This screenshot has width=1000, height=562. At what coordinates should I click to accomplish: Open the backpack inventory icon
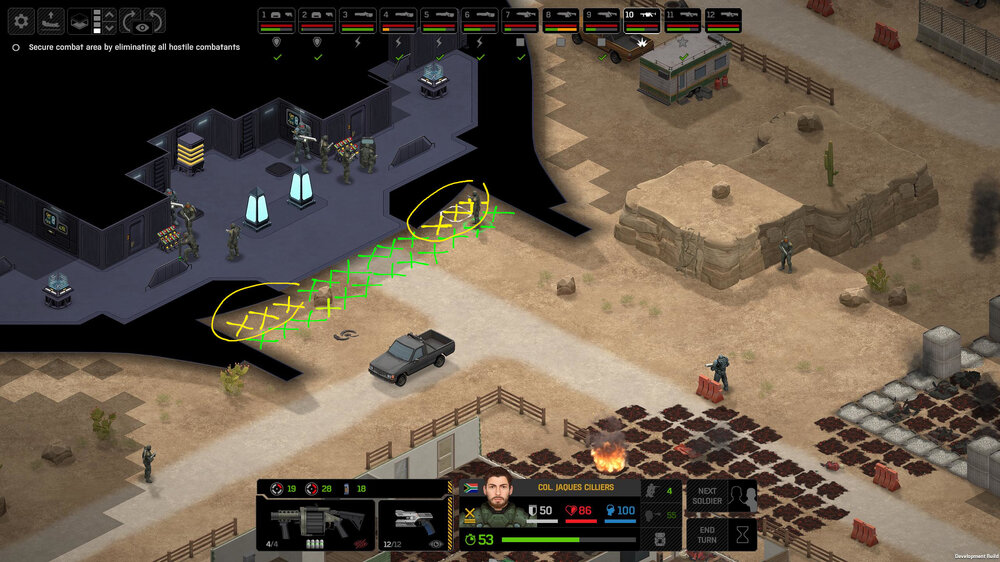tap(660, 539)
